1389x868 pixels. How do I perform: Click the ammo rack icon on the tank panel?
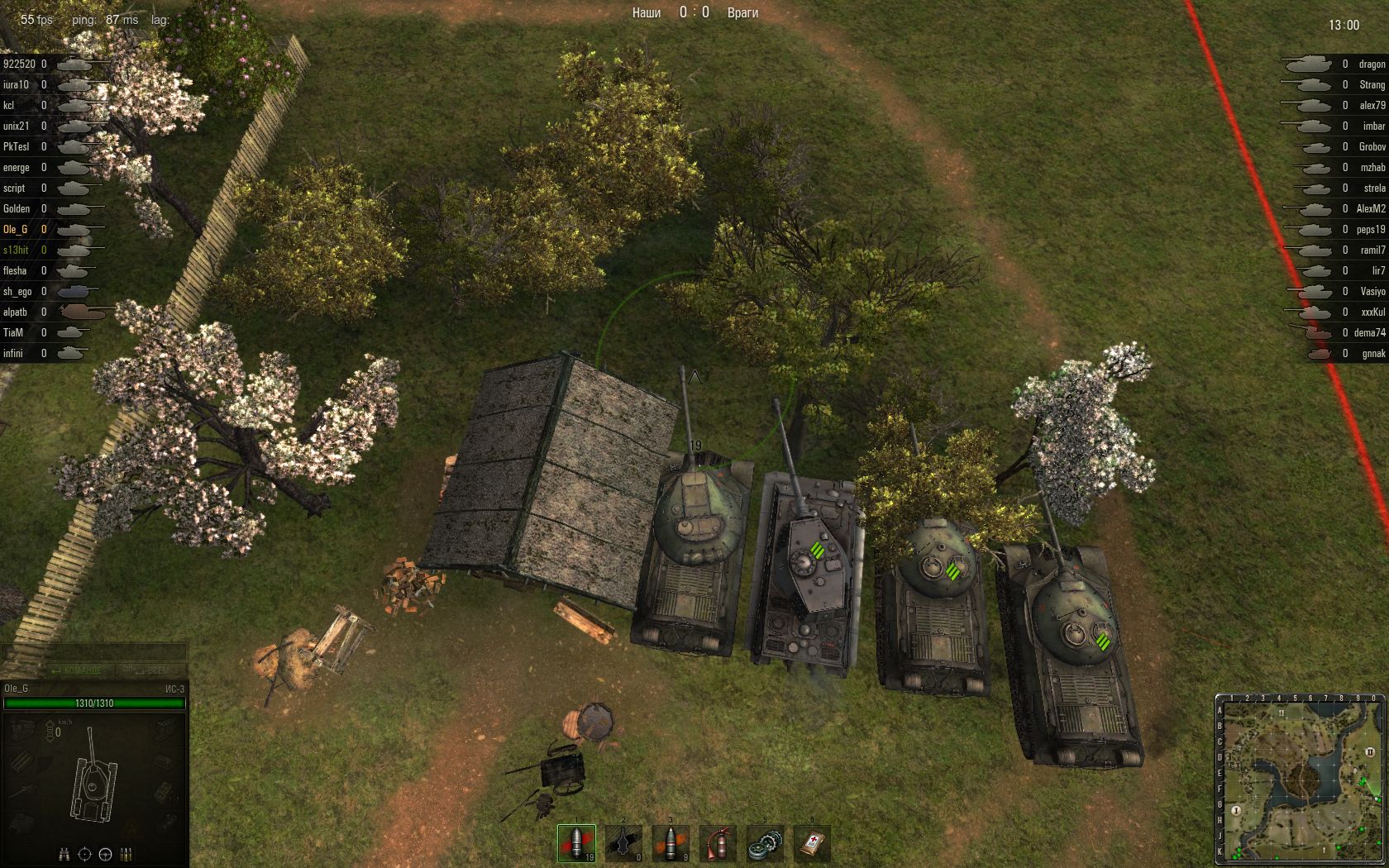point(126,854)
